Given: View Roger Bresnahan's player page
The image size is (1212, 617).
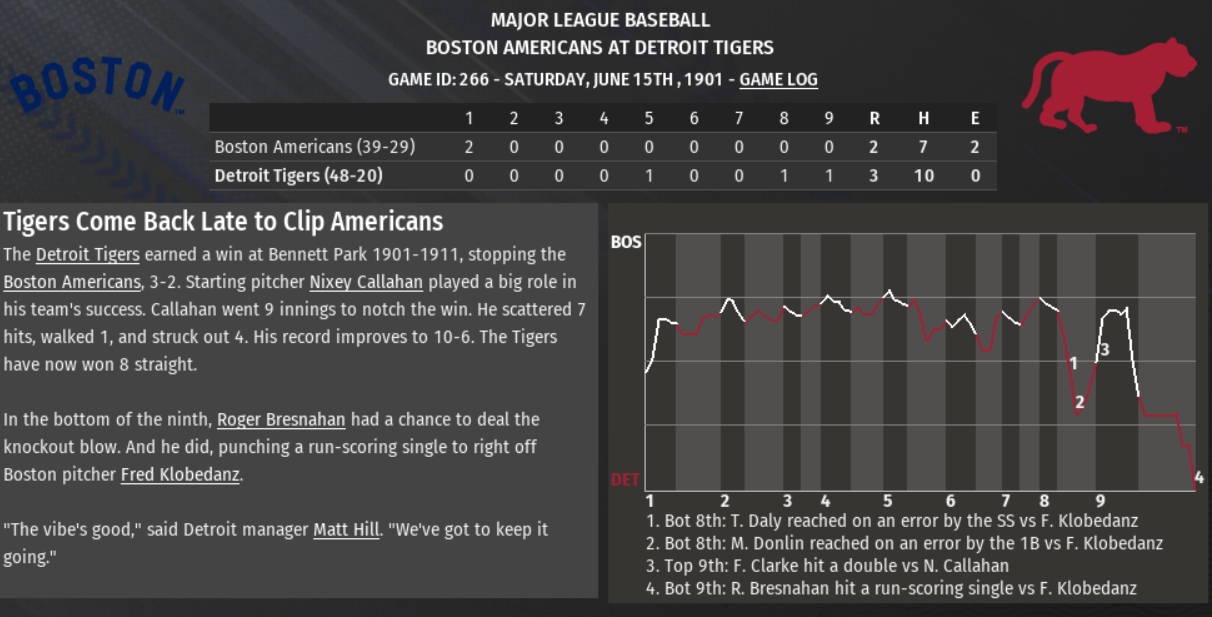Looking at the screenshot, I should coord(281,420).
